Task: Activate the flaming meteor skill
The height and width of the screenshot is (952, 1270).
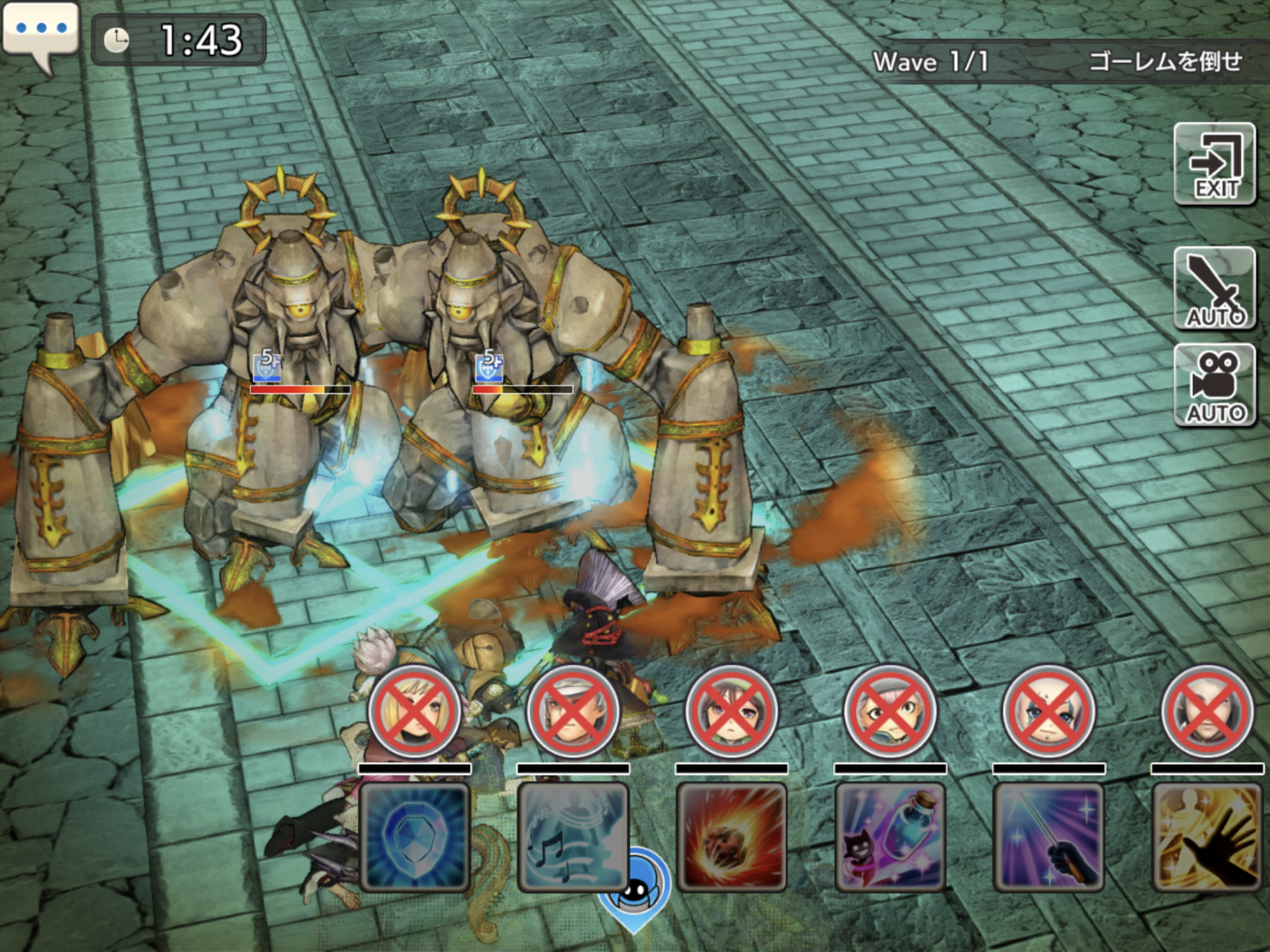Action: [732, 837]
